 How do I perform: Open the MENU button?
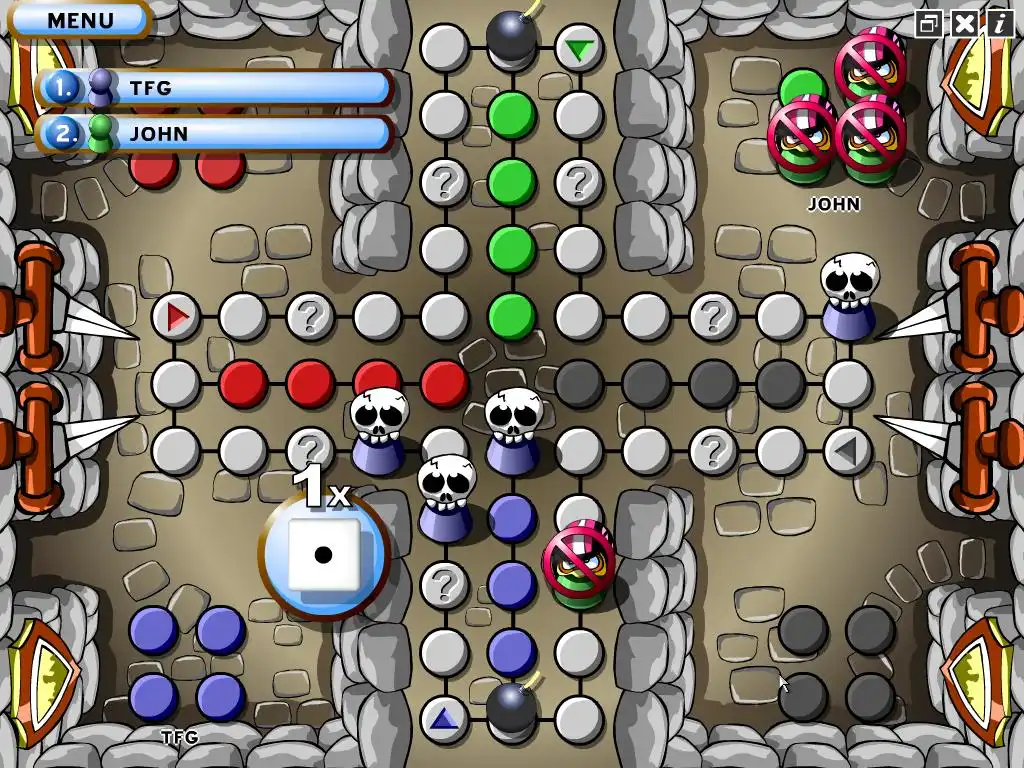coord(80,19)
